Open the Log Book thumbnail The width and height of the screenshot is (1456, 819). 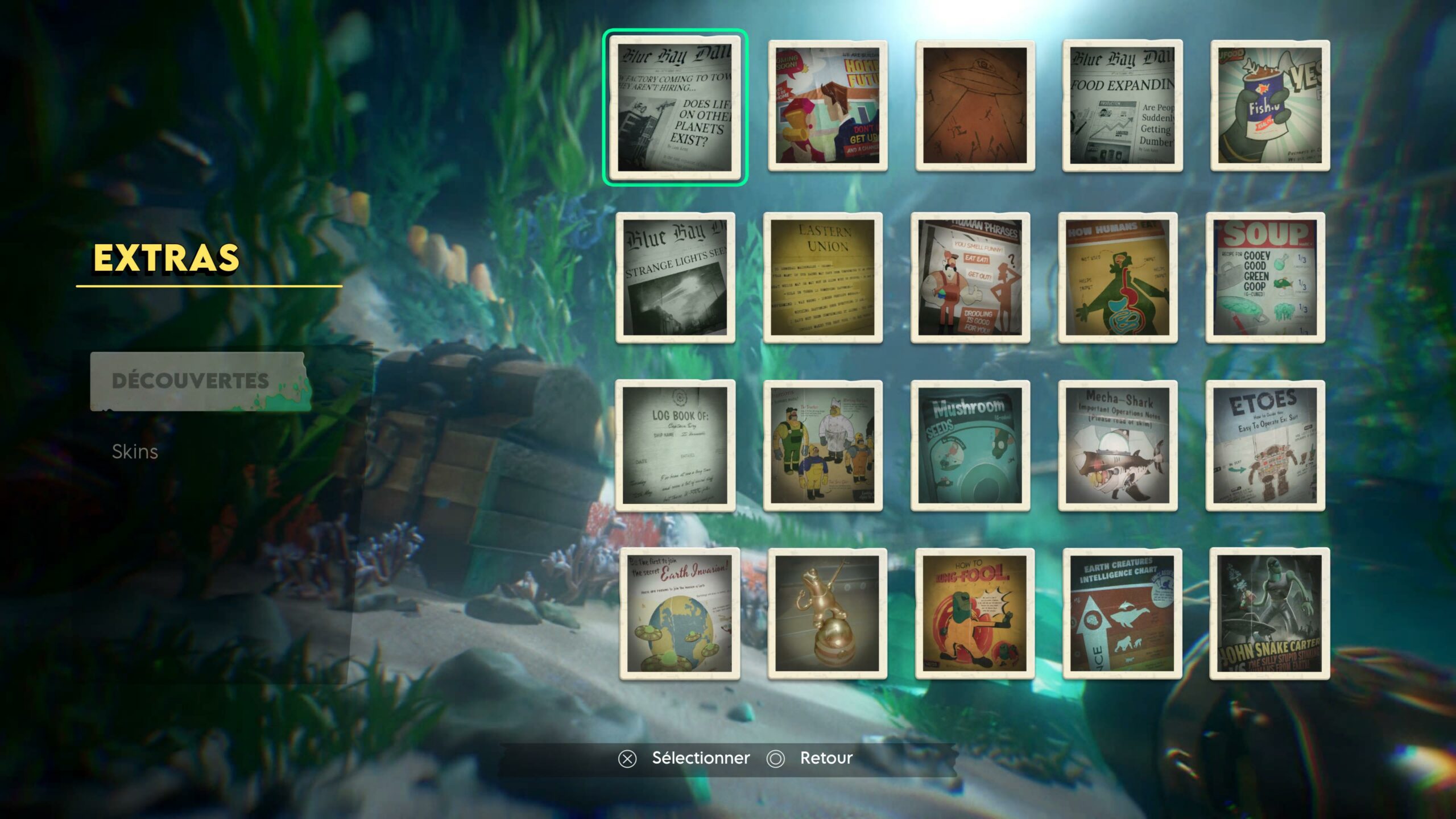tap(675, 445)
